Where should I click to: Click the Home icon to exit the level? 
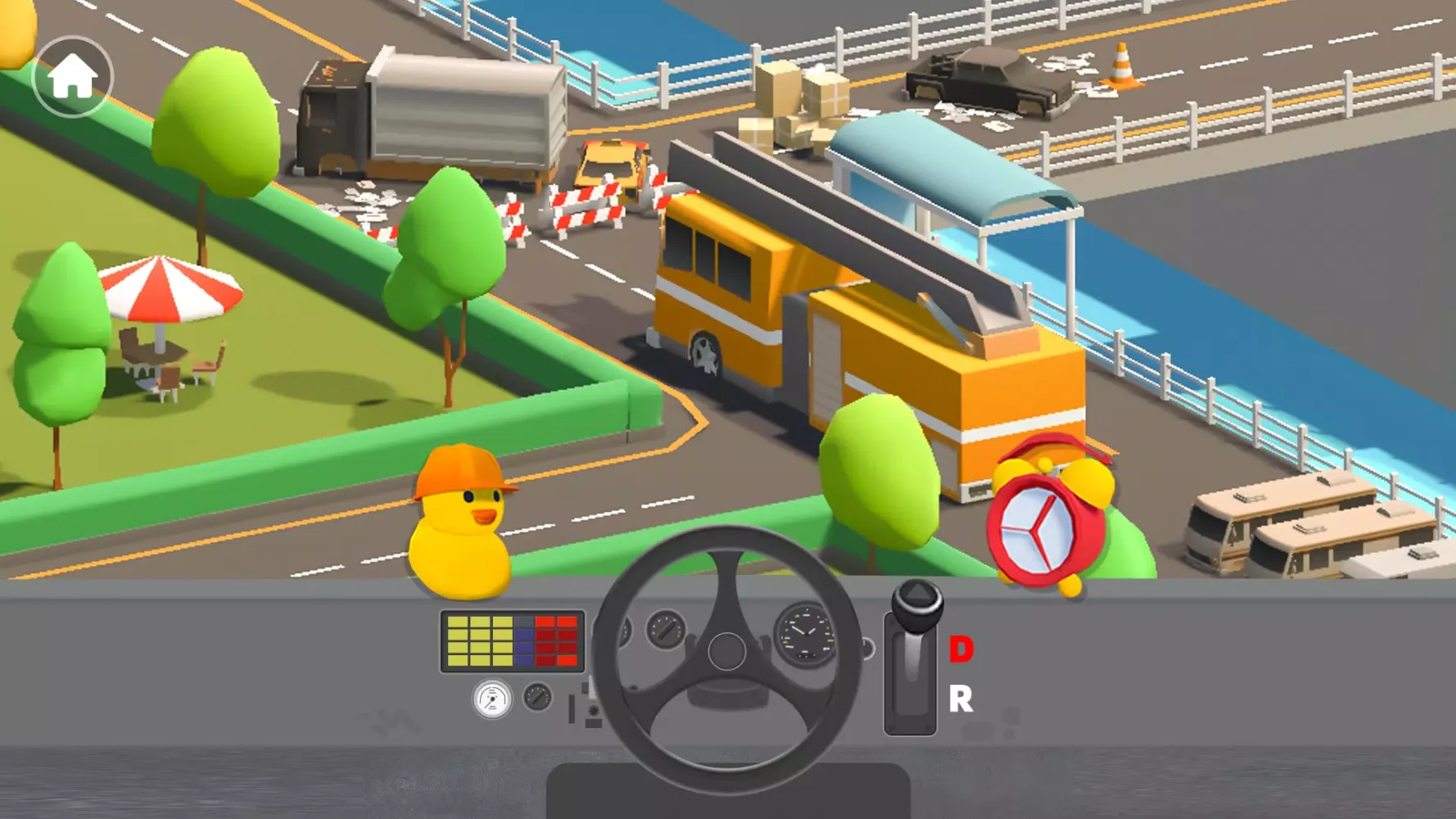pos(72,75)
